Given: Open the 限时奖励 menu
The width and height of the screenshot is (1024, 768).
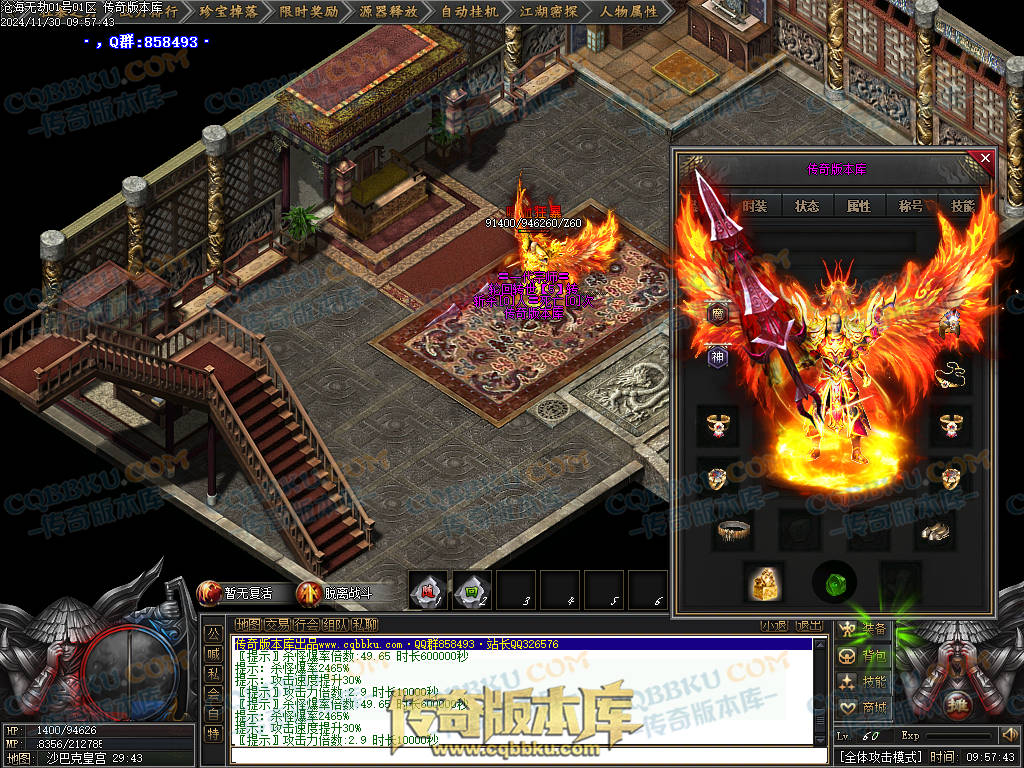Looking at the screenshot, I should point(309,13).
